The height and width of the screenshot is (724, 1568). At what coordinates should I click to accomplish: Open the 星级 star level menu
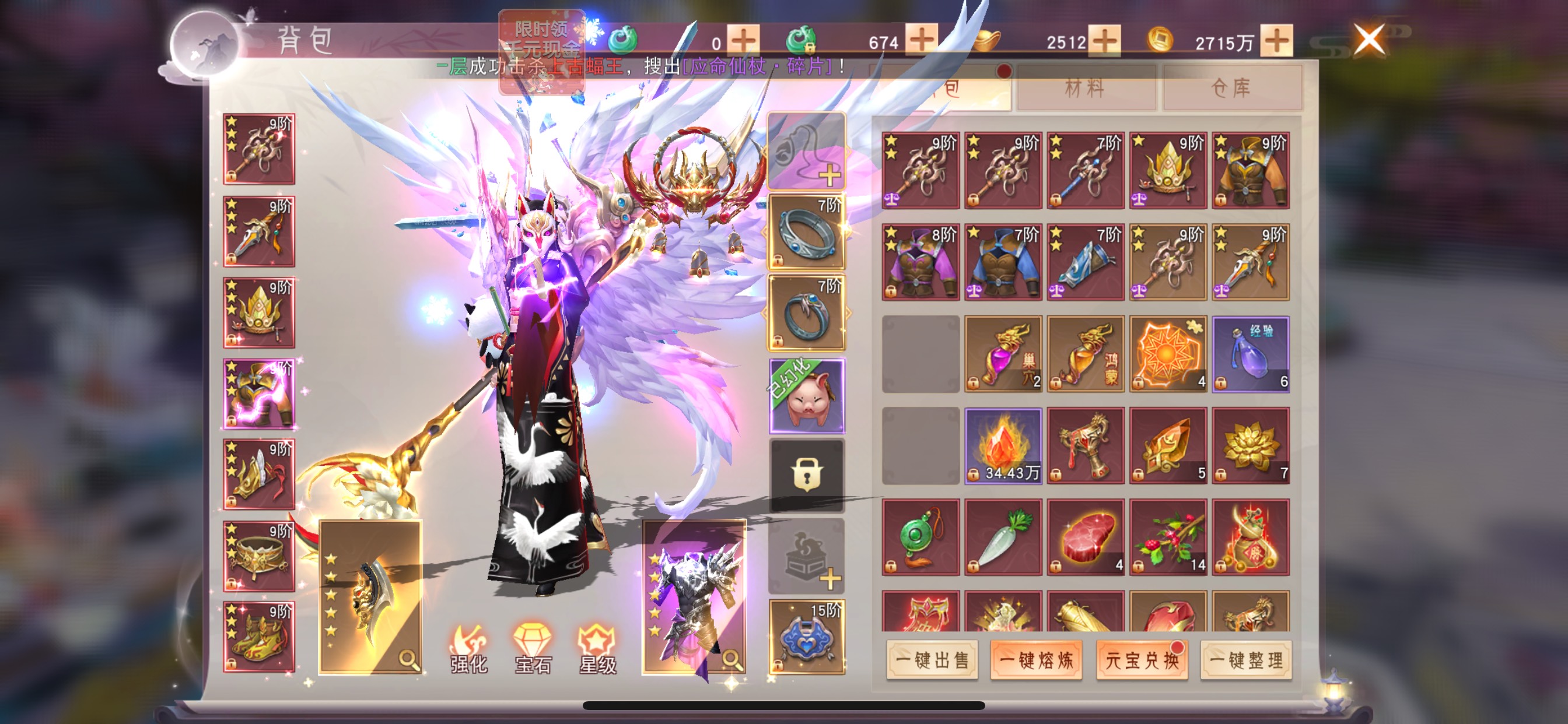pyautogui.click(x=598, y=649)
